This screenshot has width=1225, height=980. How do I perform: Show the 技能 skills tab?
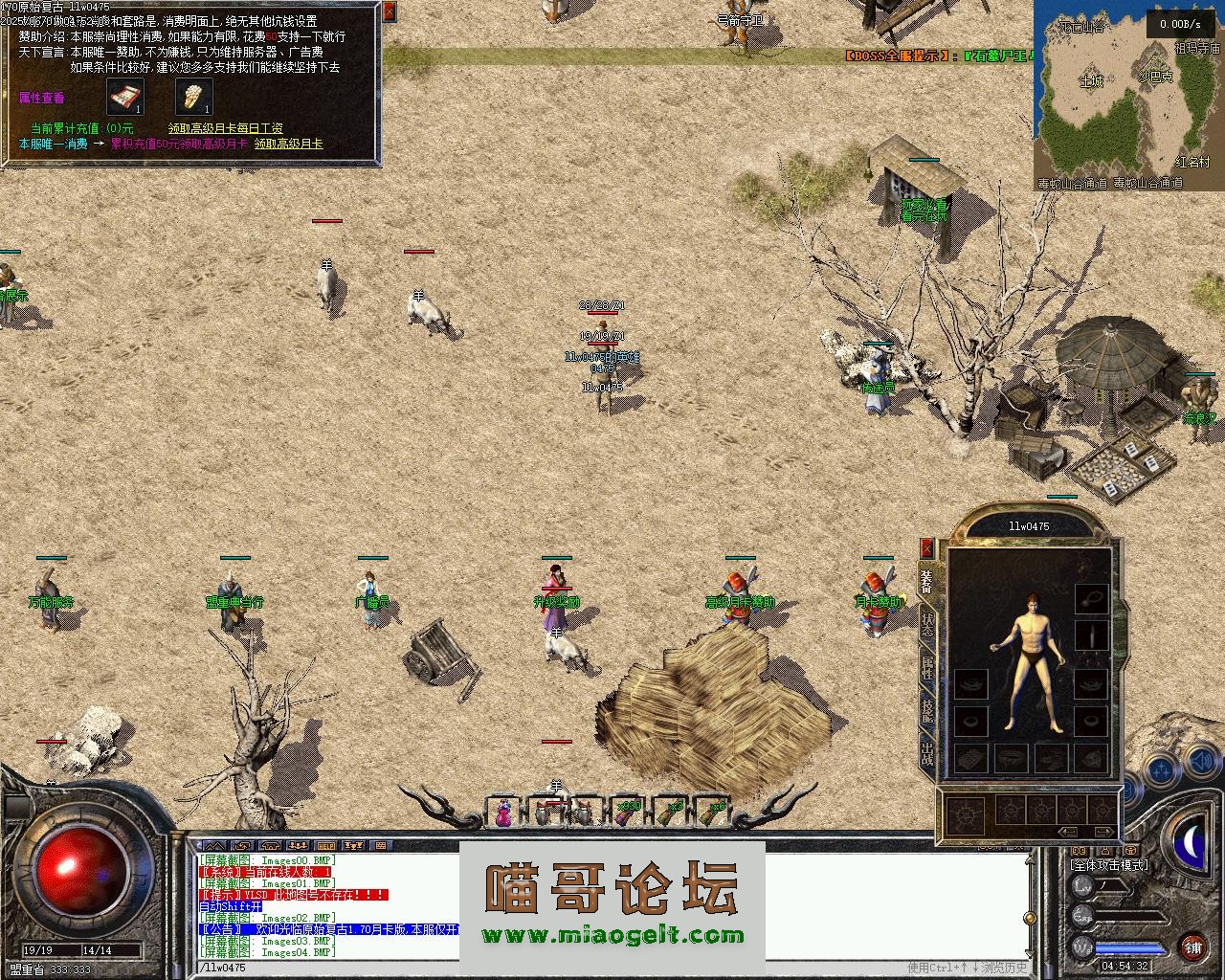click(926, 710)
